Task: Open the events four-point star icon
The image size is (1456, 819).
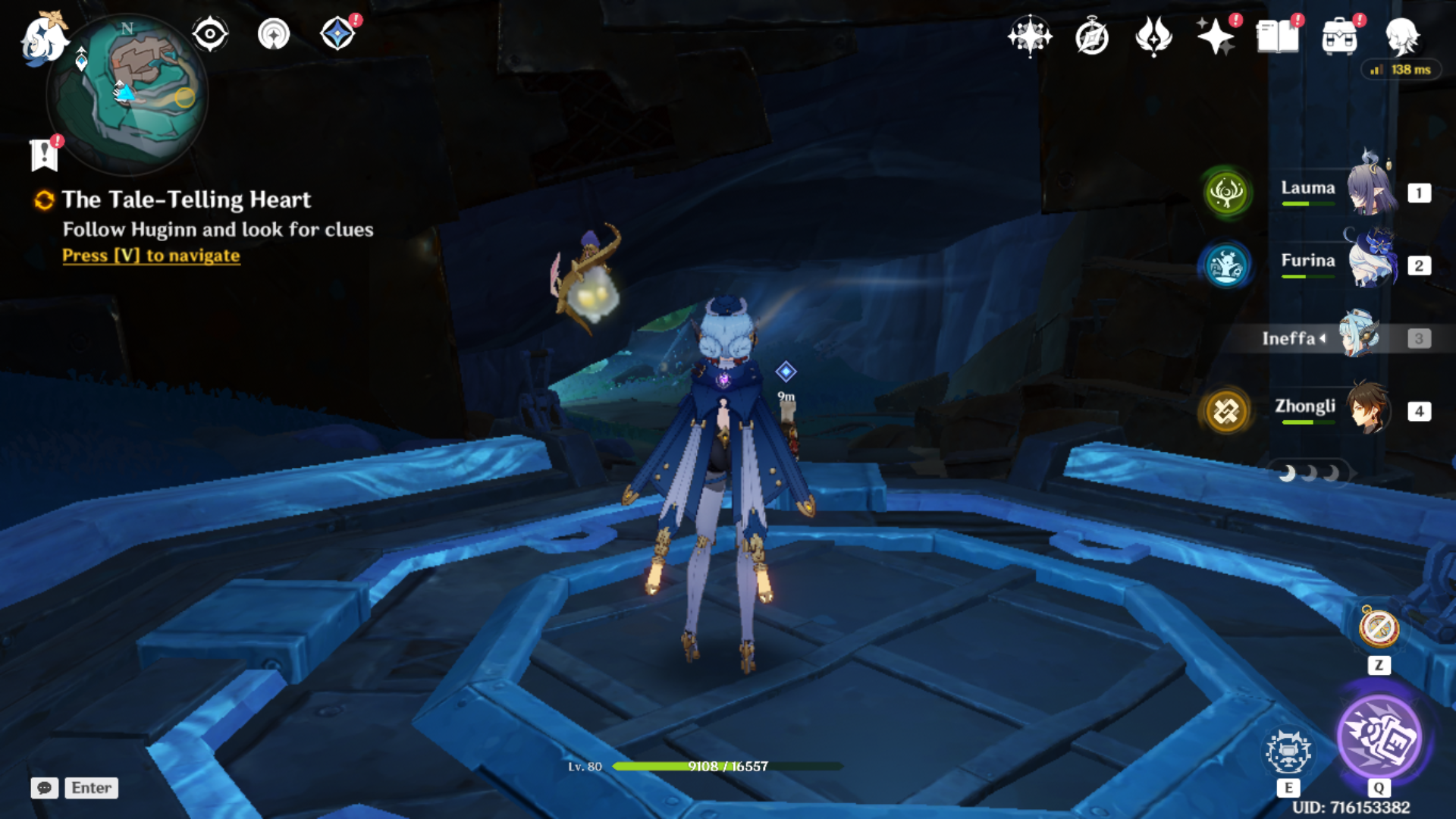Action: pyautogui.click(x=1030, y=36)
